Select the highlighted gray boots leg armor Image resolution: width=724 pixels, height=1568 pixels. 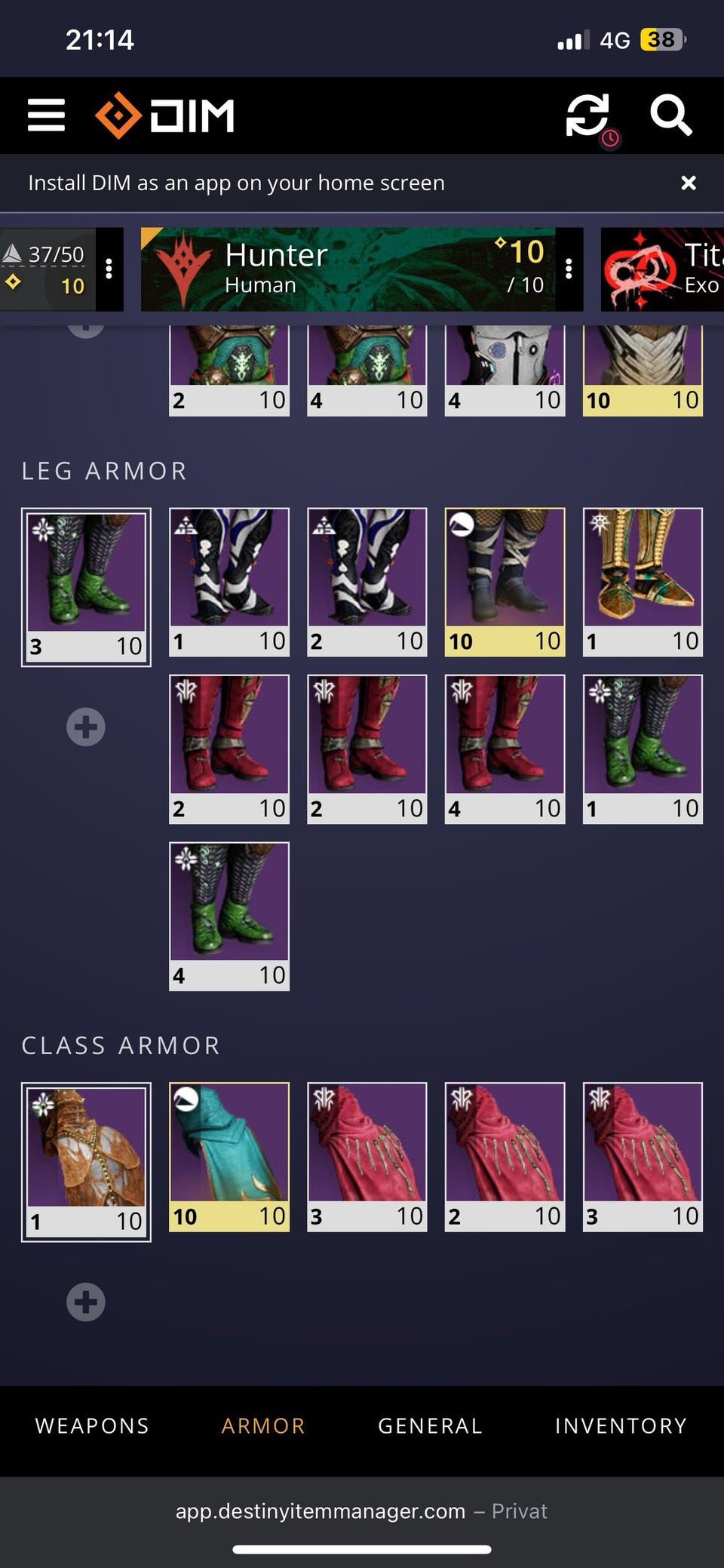(505, 581)
